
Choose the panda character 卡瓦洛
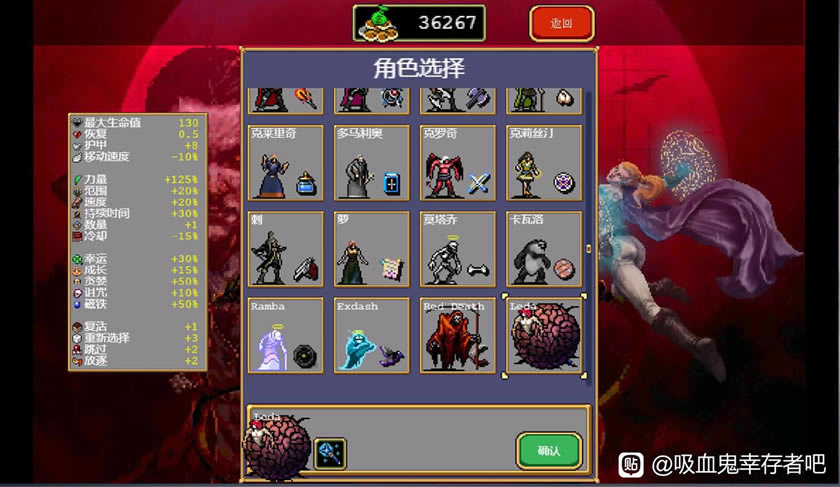click(x=544, y=249)
